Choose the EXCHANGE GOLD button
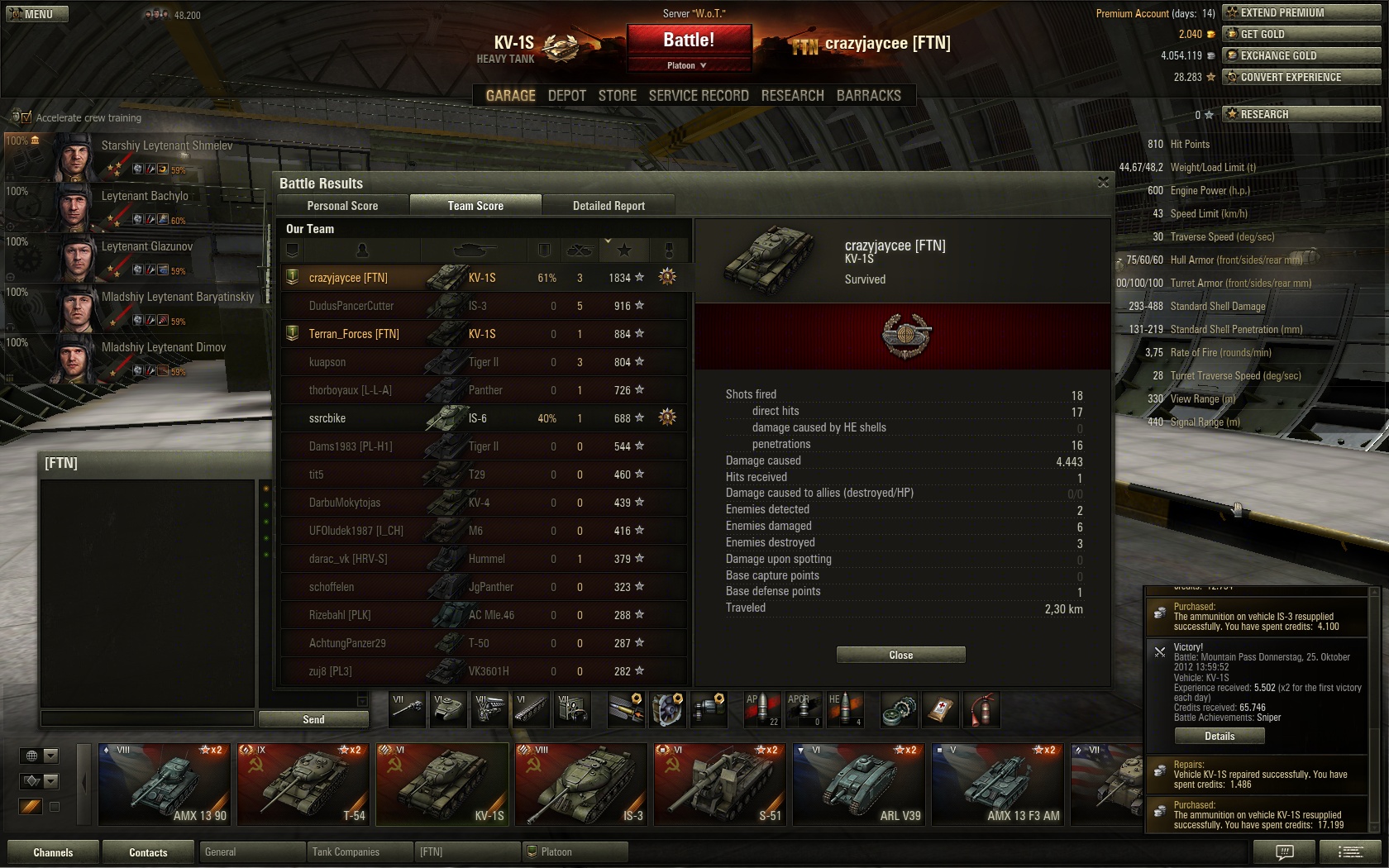1389x868 pixels. pyautogui.click(x=1301, y=55)
